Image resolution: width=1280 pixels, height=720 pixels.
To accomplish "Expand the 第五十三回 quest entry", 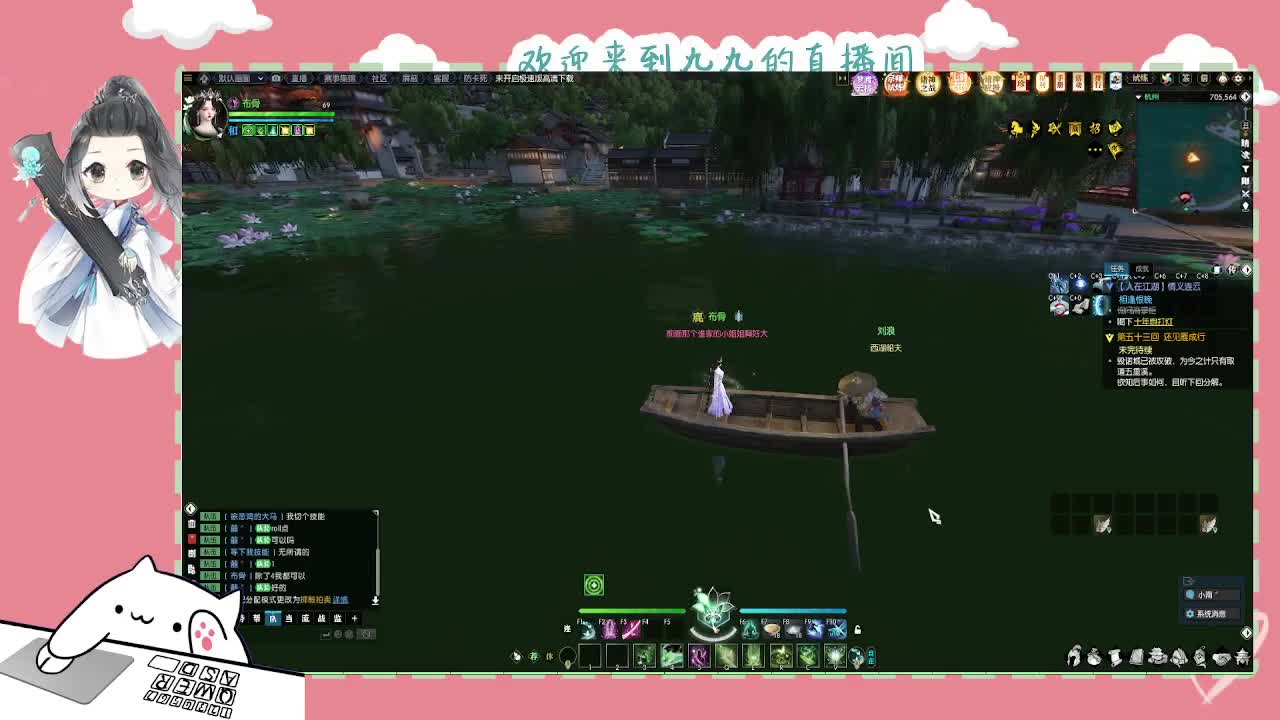I will 1110,336.
